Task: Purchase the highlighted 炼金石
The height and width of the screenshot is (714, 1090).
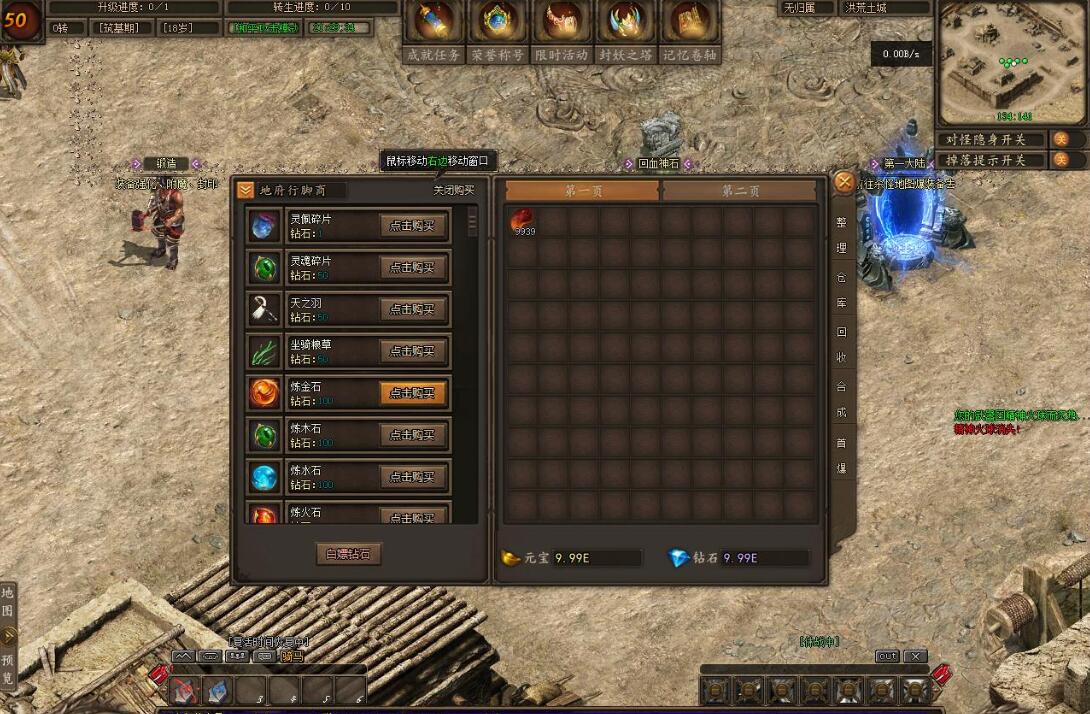Action: click(x=413, y=393)
